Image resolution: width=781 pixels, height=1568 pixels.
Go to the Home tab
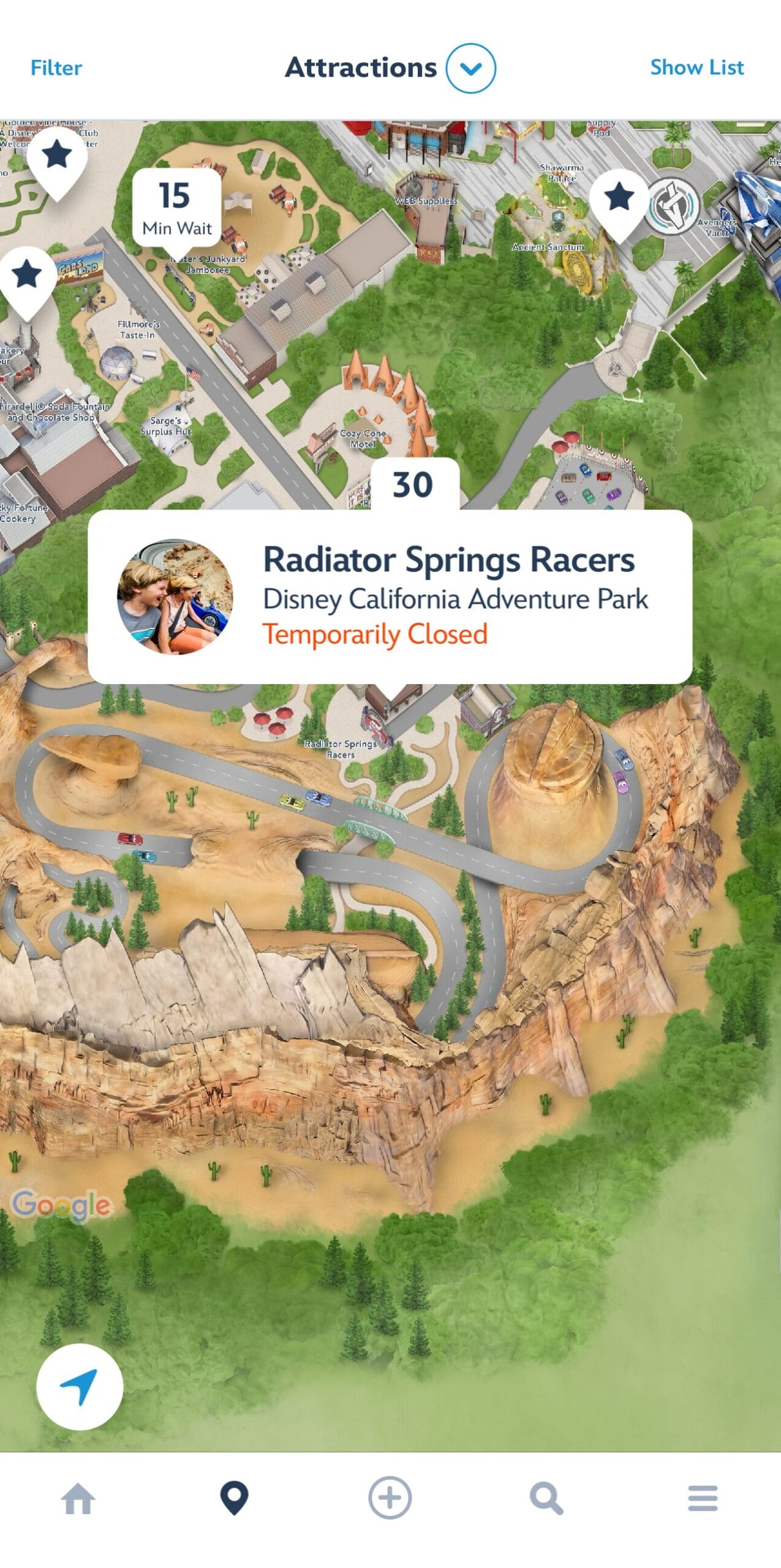coord(78,1499)
